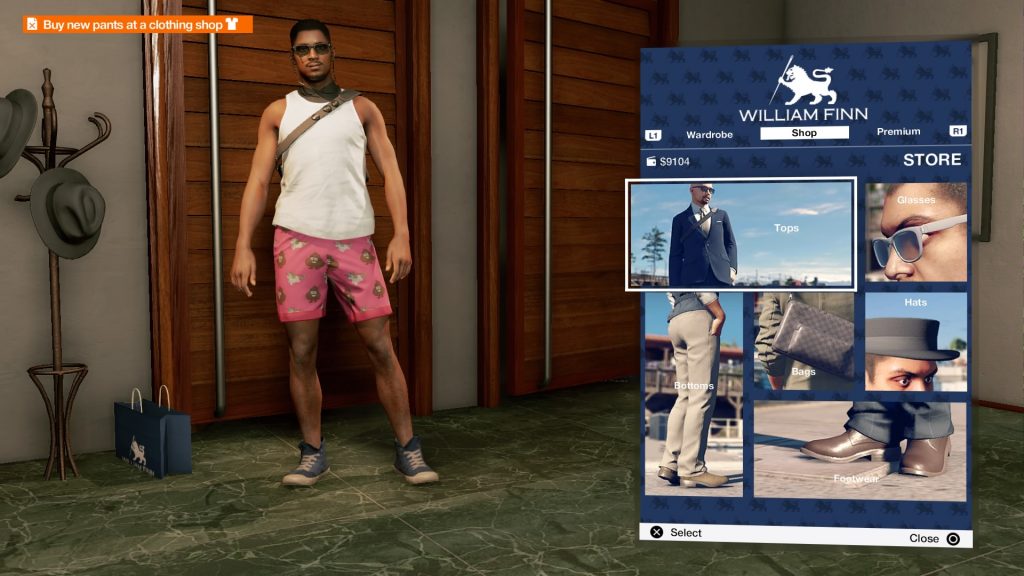Select the Shop tab
The image size is (1024, 576).
coord(804,133)
